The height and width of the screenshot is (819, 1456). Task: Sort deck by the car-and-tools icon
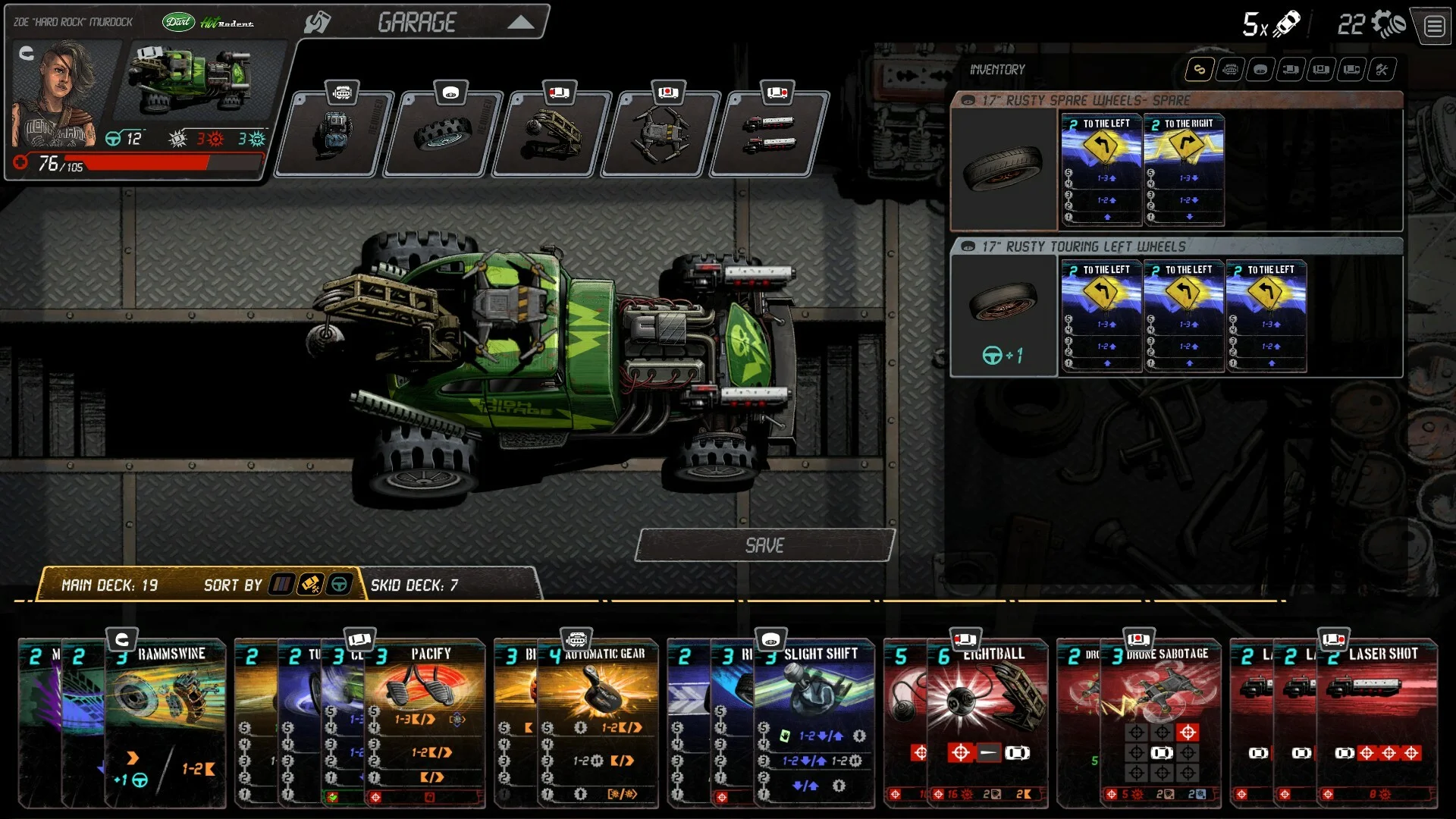[310, 585]
